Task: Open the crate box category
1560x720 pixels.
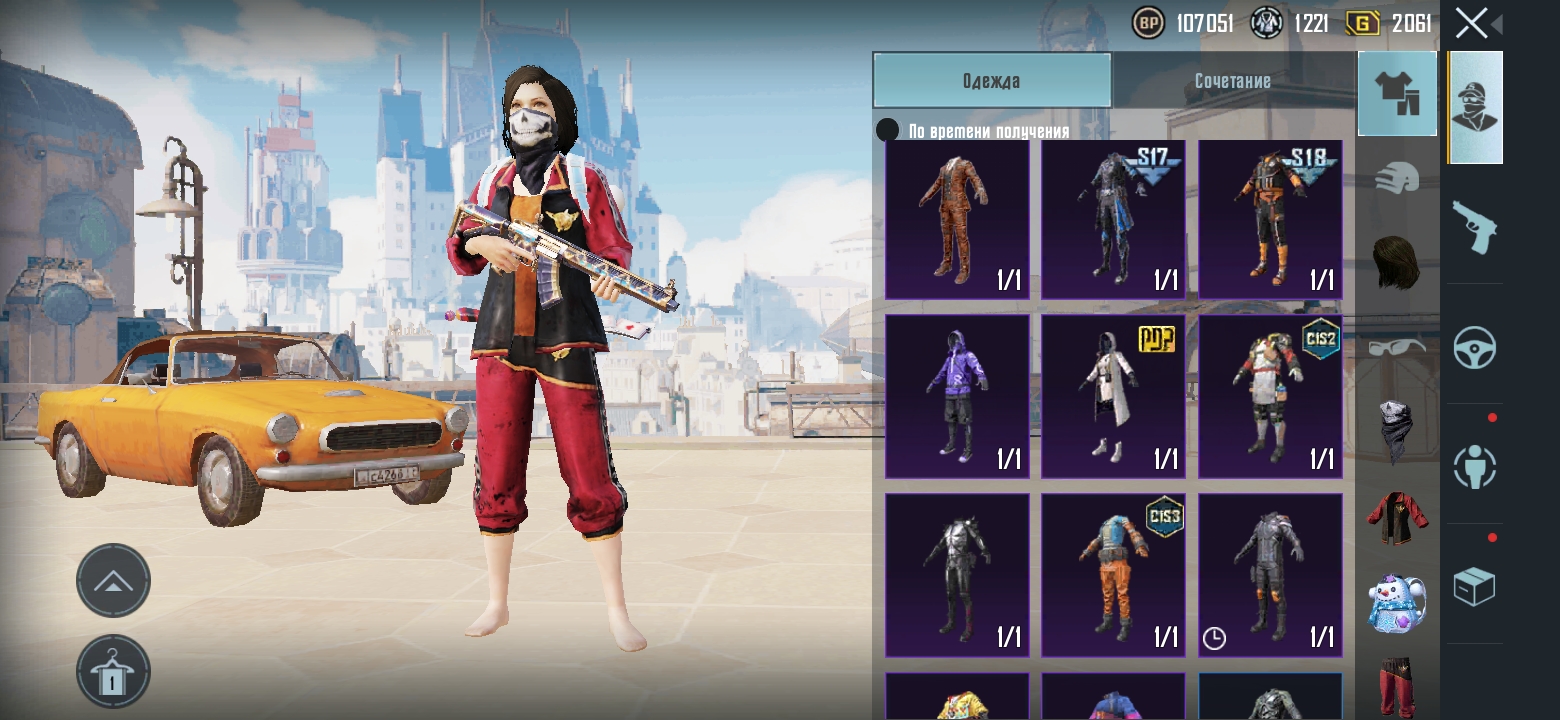Action: 1474,586
